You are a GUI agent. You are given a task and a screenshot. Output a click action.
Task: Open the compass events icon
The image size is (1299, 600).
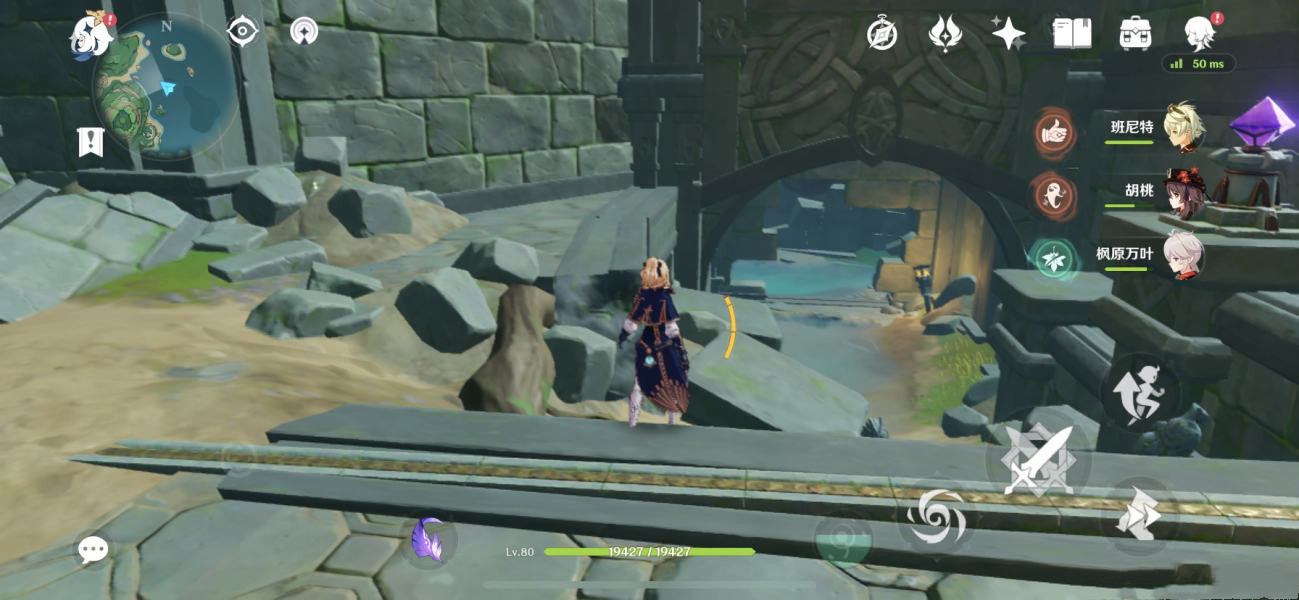pos(881,34)
